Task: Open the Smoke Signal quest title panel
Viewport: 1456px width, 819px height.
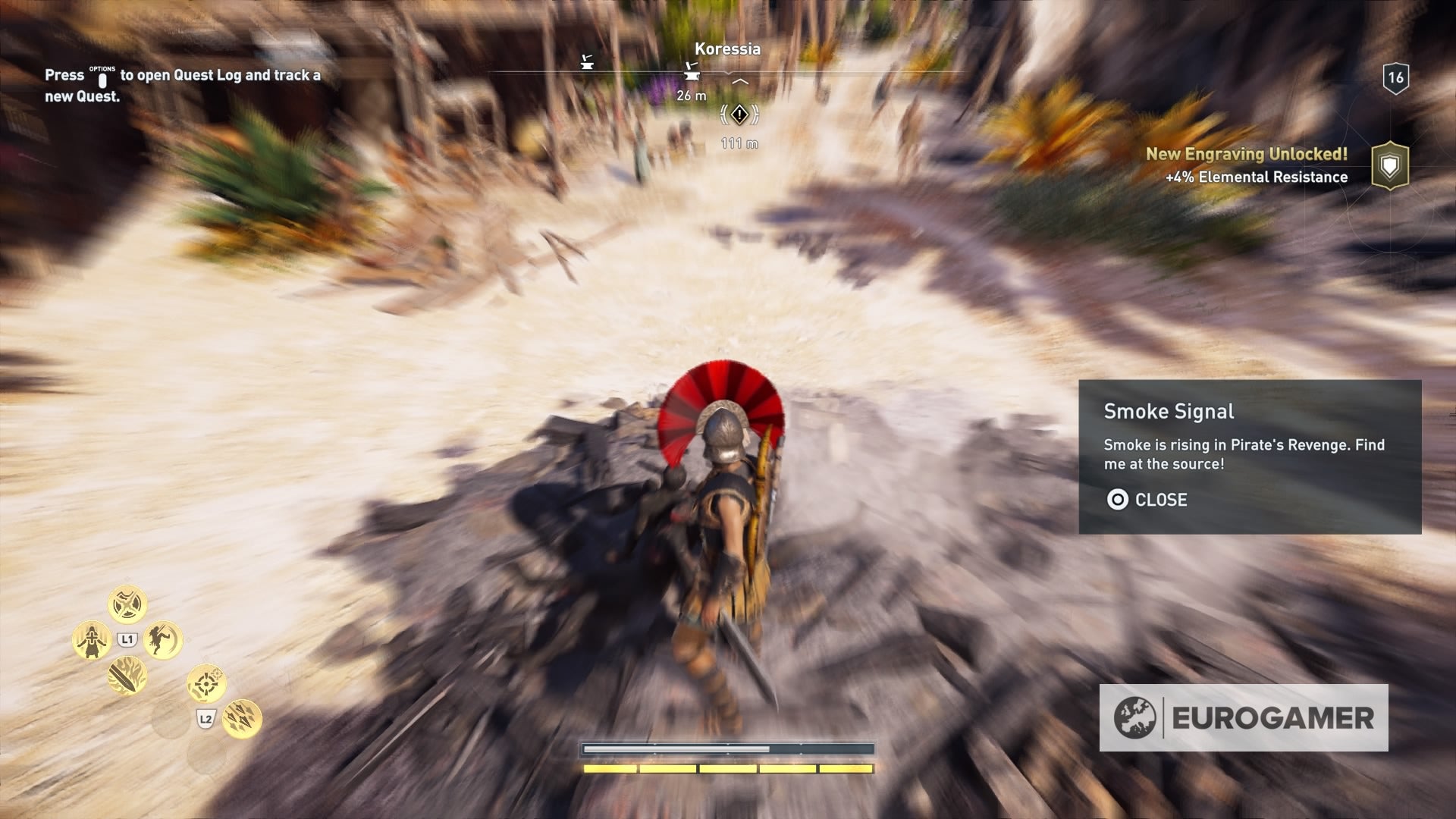Action: 1169,412
